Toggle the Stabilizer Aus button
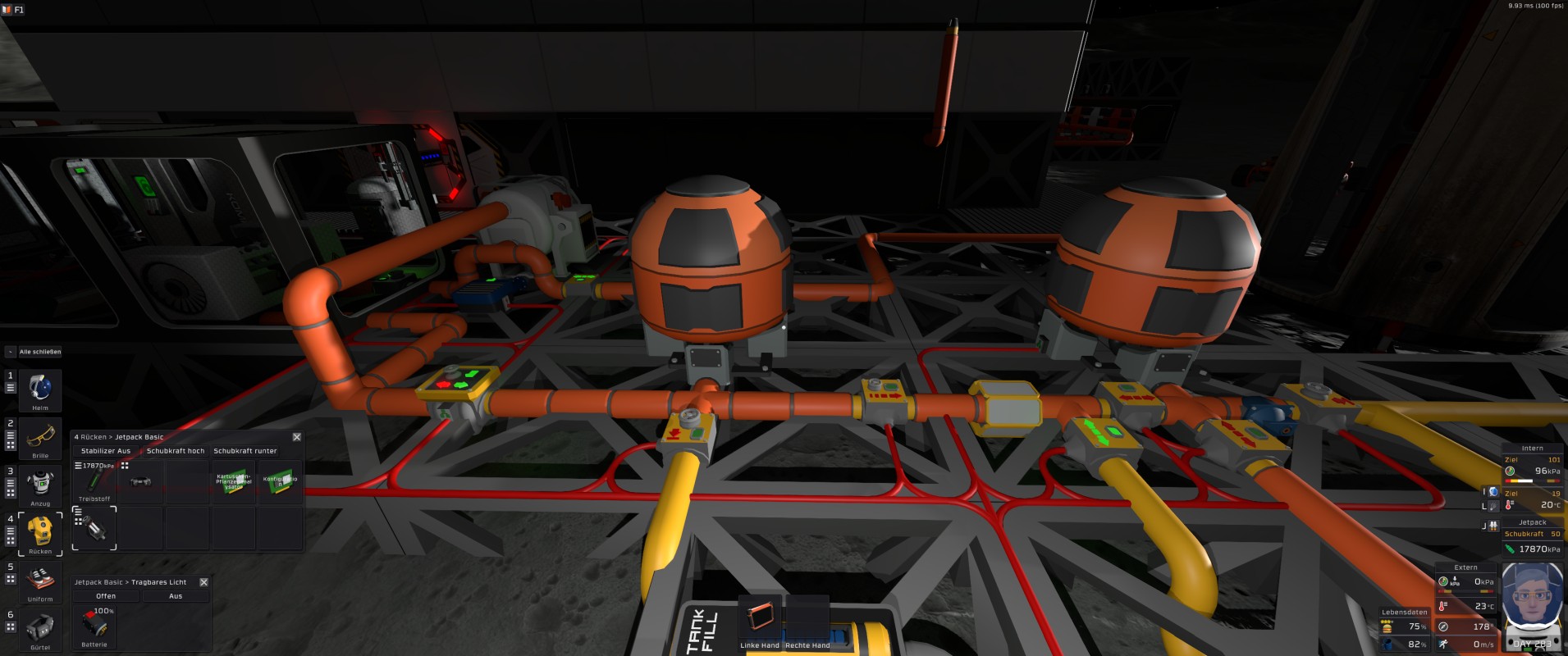 tap(105, 451)
